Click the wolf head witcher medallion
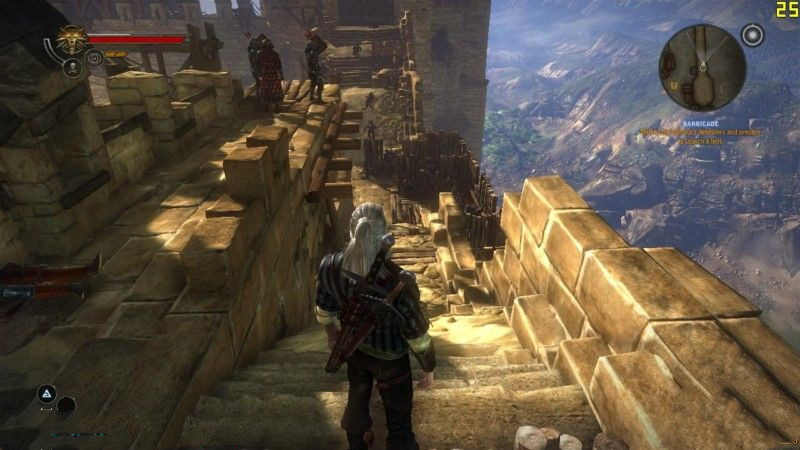Screen dimensions: 800x450 tap(71, 42)
